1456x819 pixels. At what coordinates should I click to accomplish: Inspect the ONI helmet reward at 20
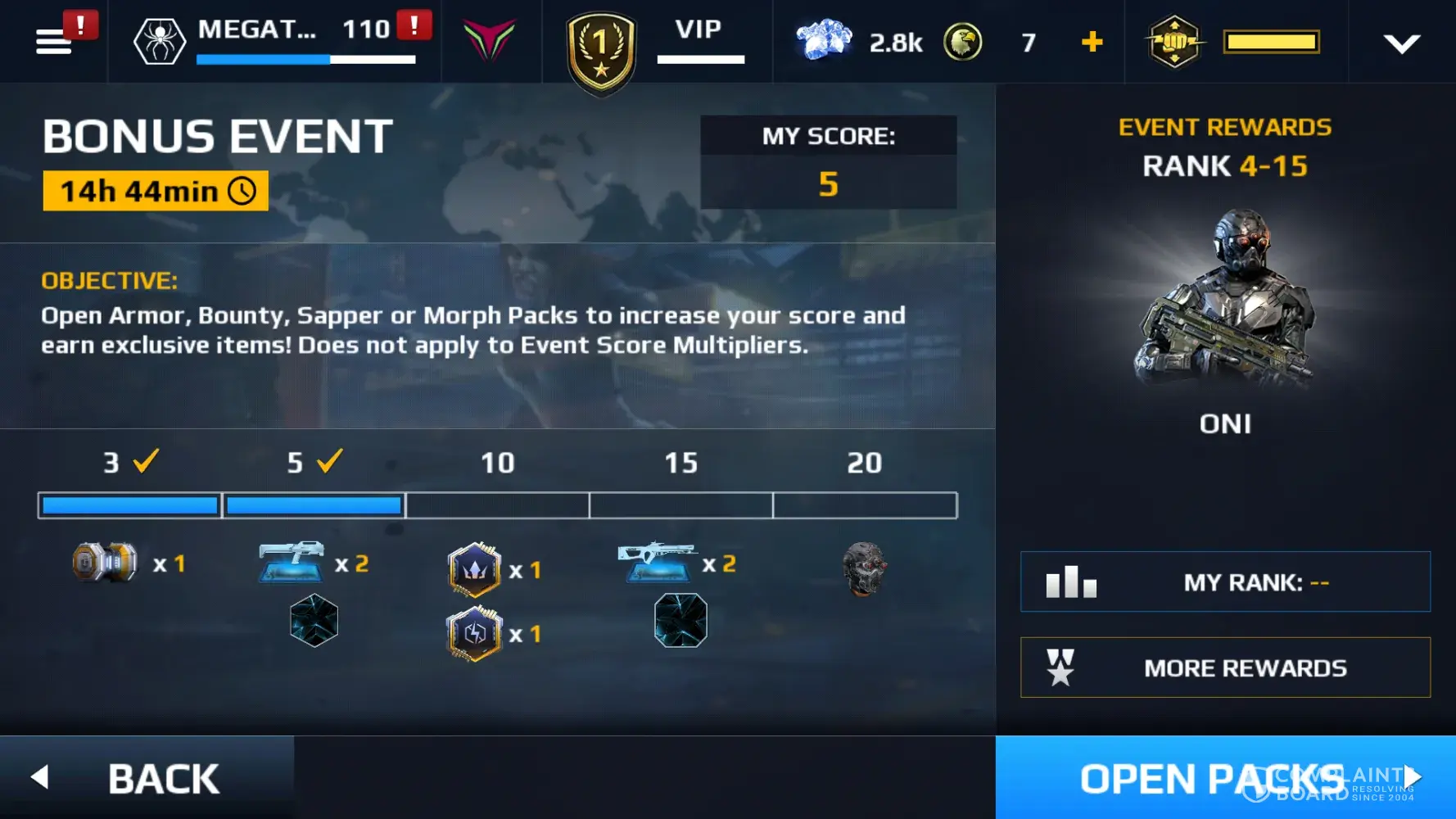pyautogui.click(x=864, y=568)
